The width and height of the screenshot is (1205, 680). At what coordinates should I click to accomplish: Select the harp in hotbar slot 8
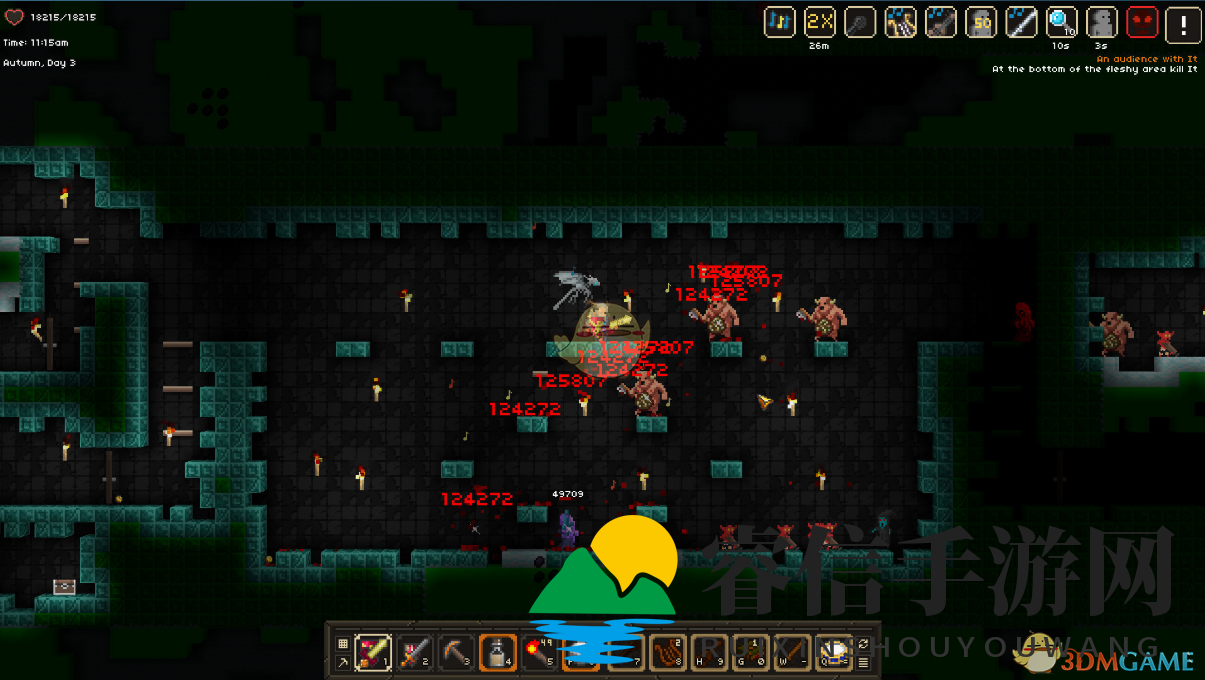[x=667, y=652]
